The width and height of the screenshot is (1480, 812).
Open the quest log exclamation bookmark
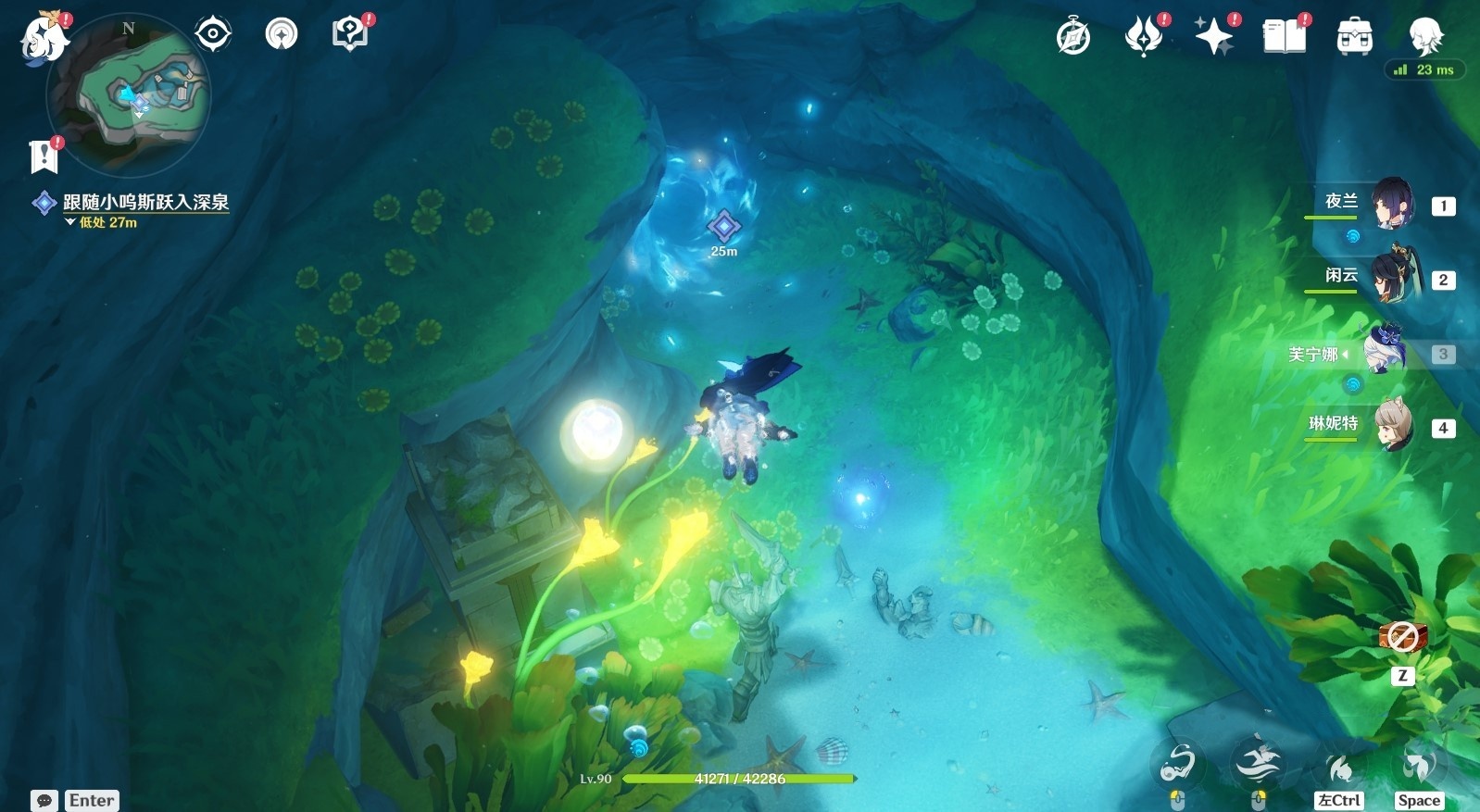point(44,156)
